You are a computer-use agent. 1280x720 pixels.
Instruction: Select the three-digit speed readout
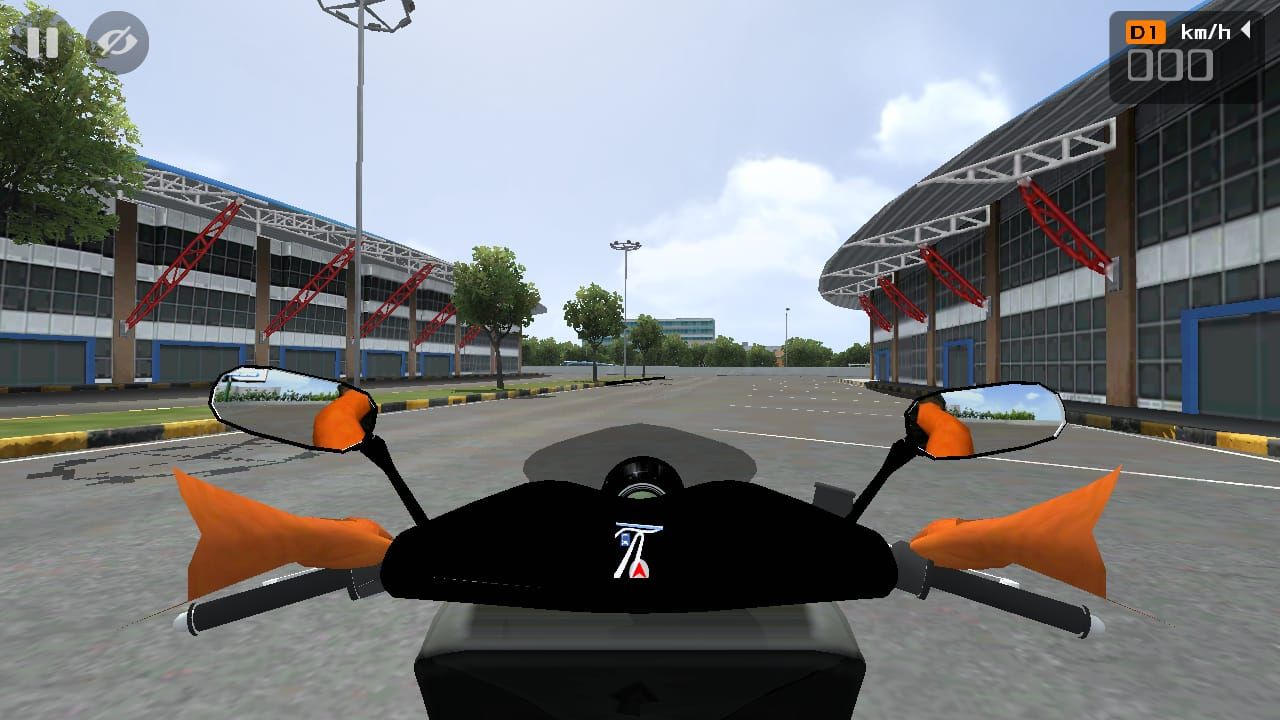[1172, 66]
